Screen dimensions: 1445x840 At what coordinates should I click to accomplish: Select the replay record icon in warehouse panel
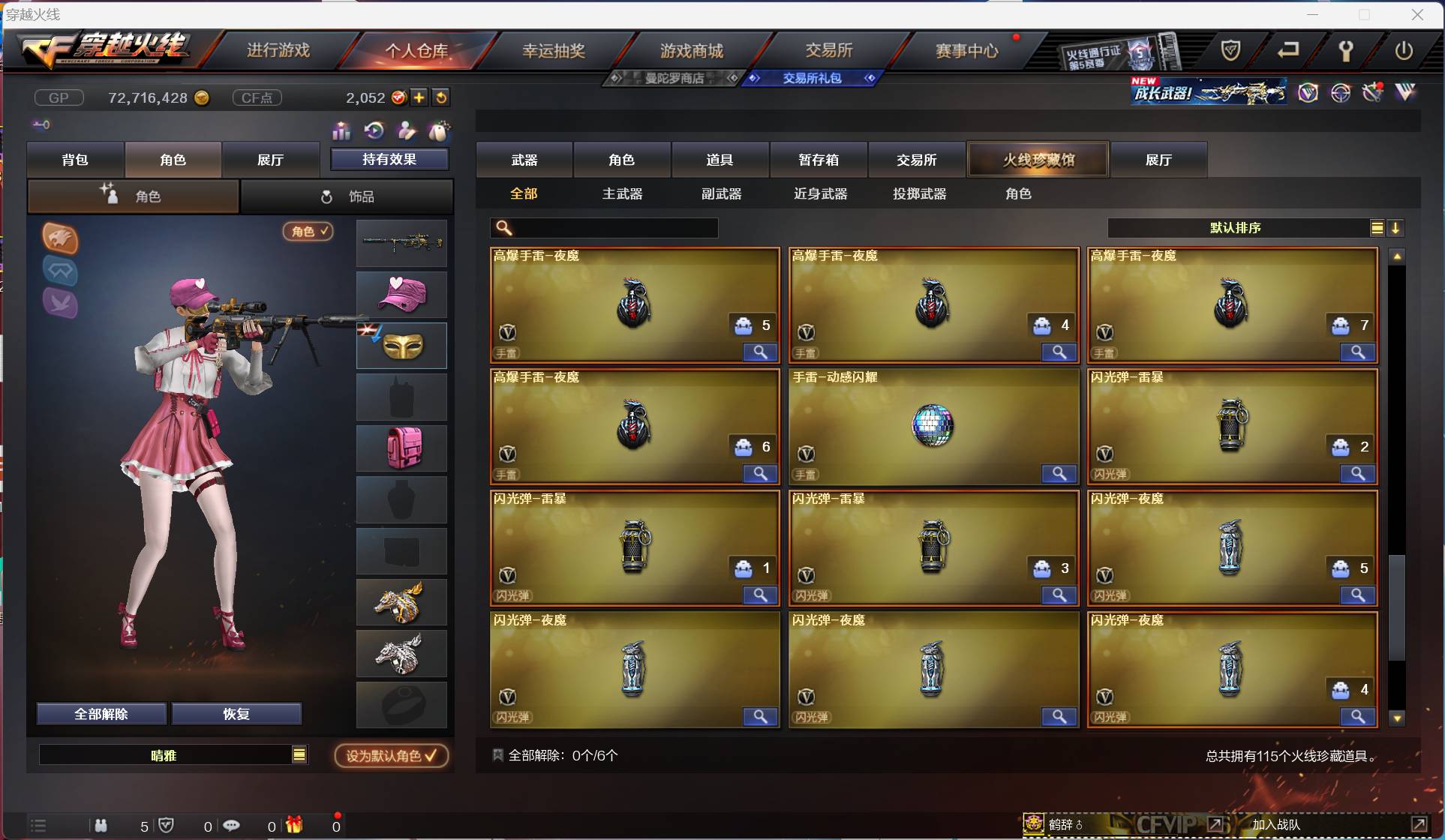click(x=374, y=131)
